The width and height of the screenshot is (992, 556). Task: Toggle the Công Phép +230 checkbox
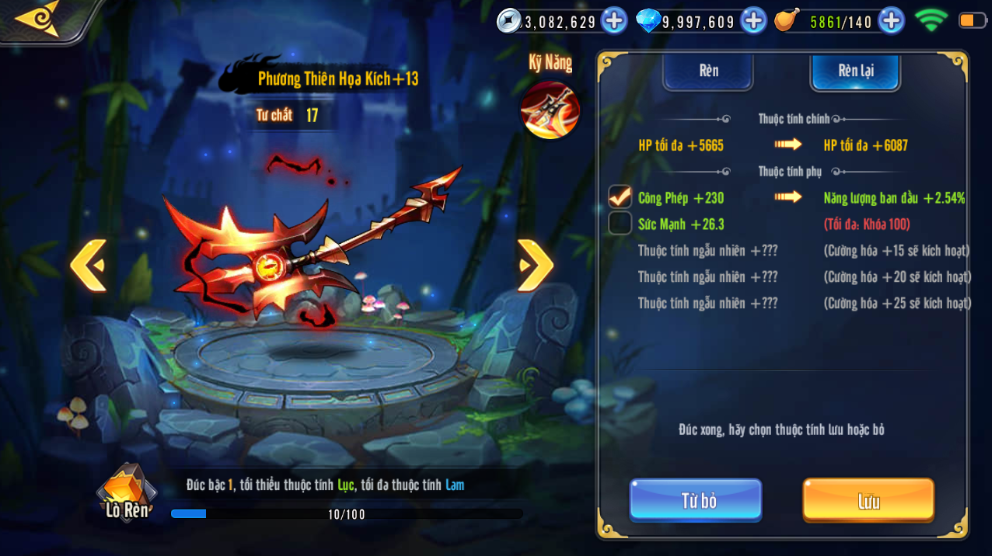(x=620, y=197)
